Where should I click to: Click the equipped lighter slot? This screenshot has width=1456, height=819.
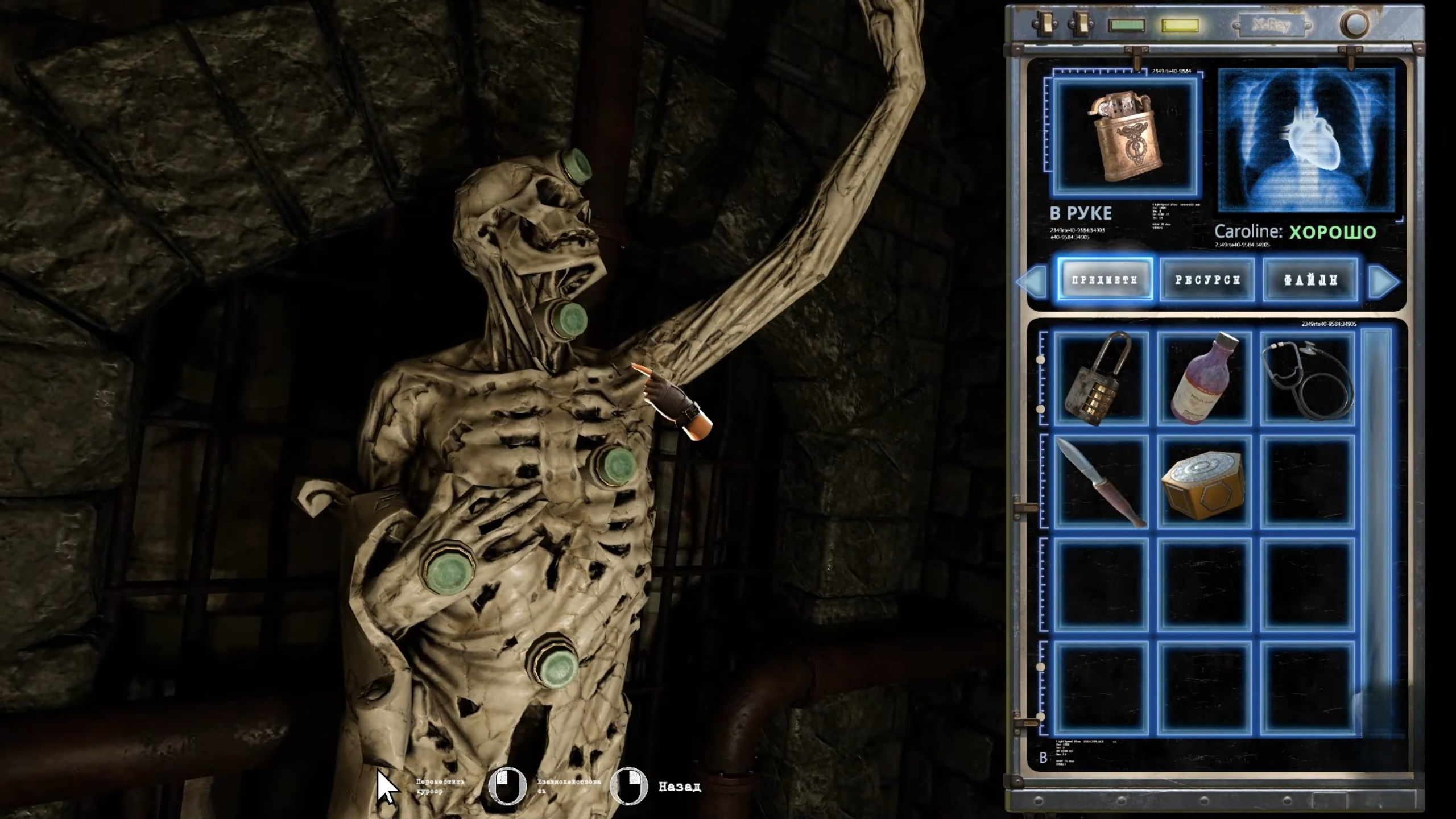point(1125,137)
